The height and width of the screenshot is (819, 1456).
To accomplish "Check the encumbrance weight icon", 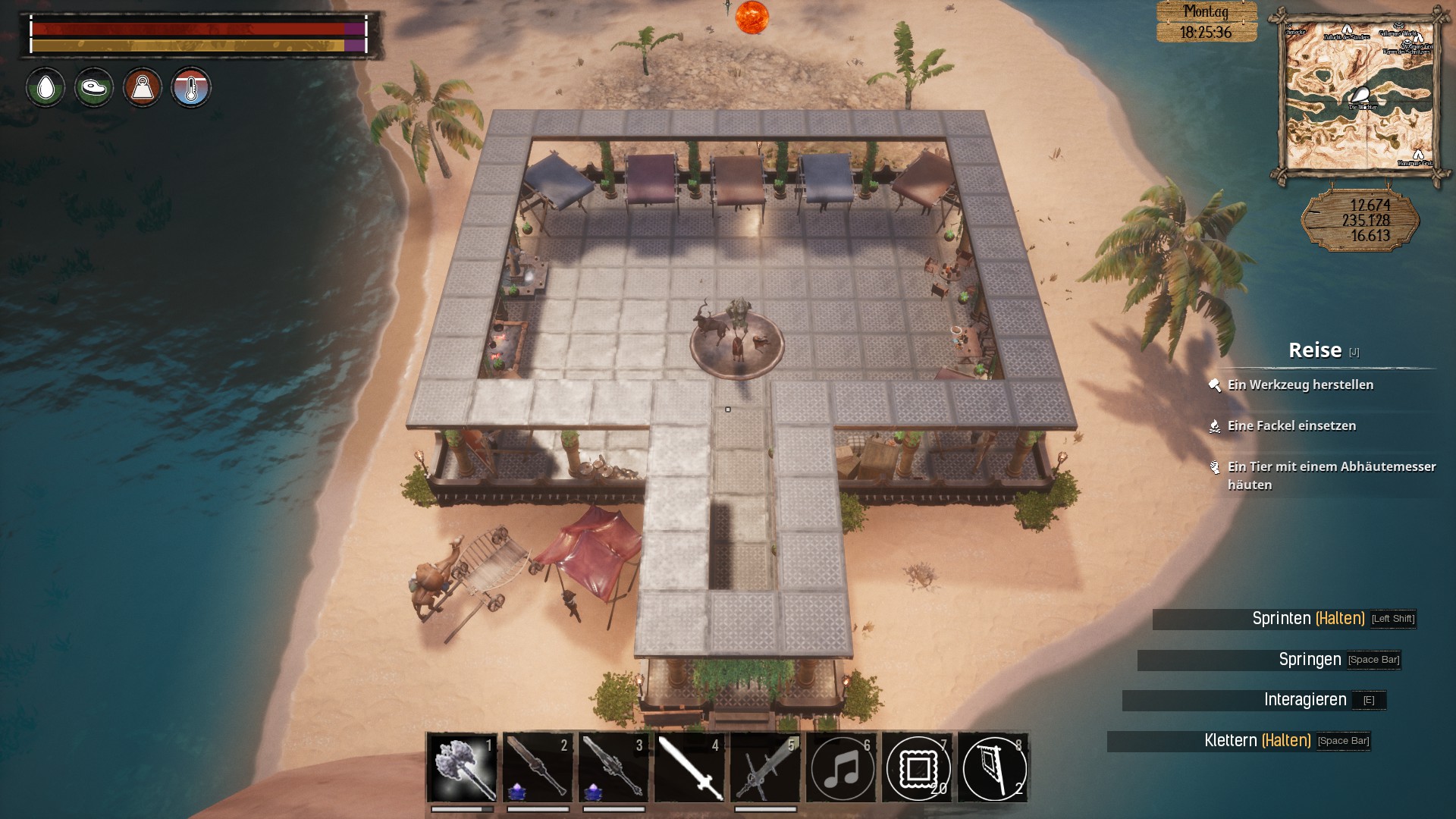I will tap(143, 88).
